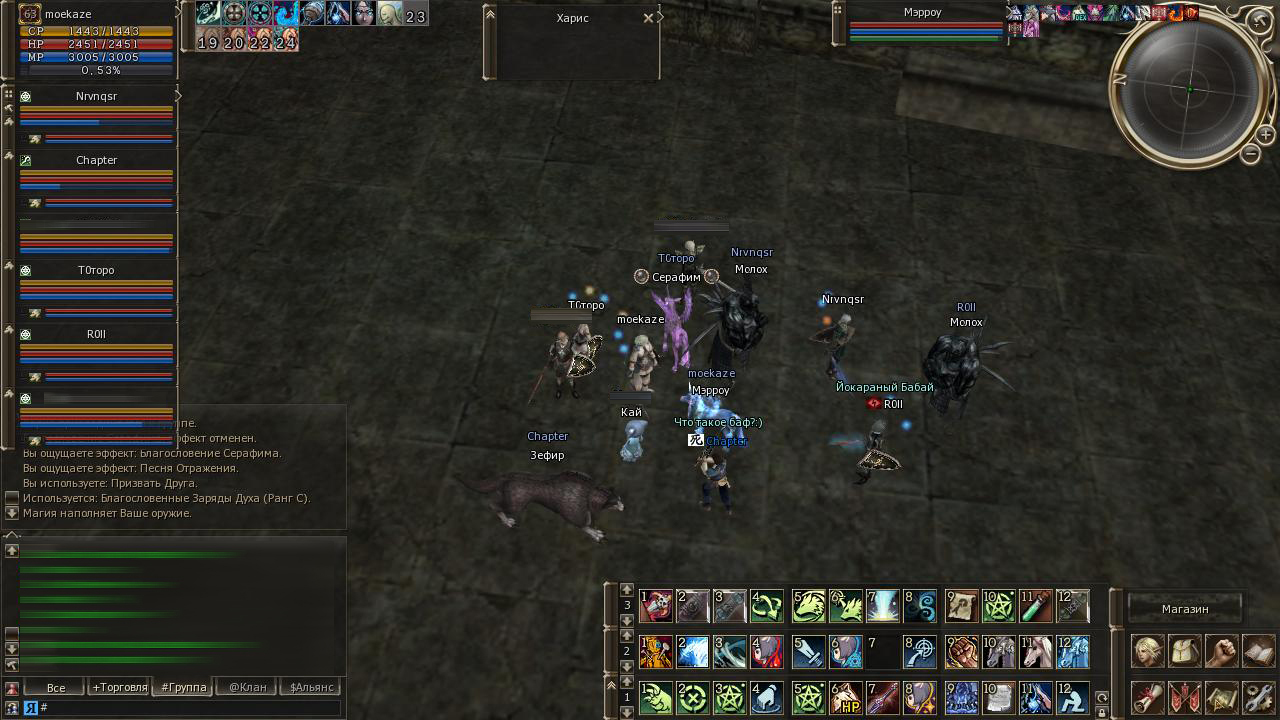Switch chat to the +Торговля tab
Screen dimensions: 1280x720
(x=120, y=687)
